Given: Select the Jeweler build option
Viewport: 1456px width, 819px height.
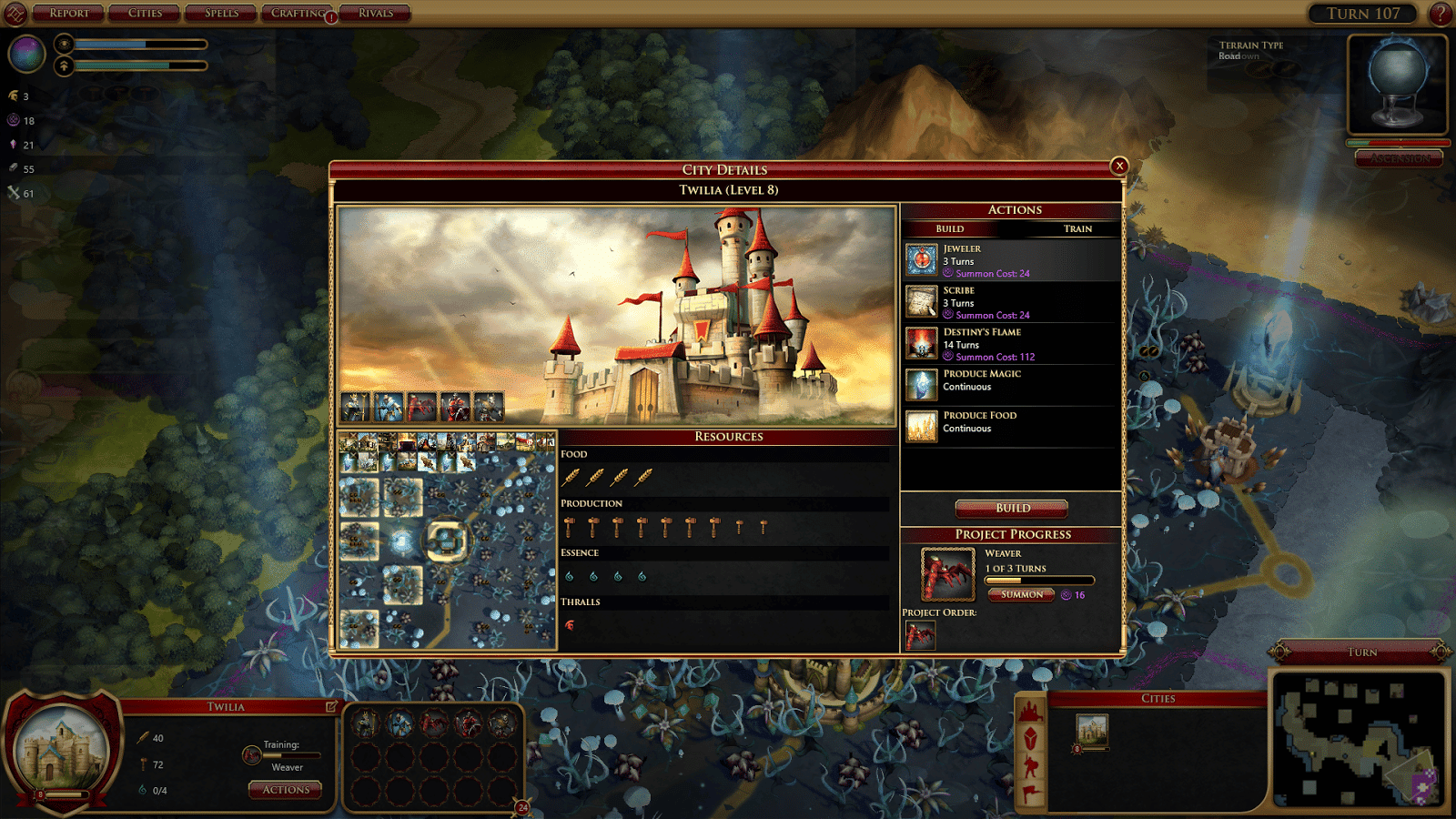Looking at the screenshot, I should (x=1010, y=260).
